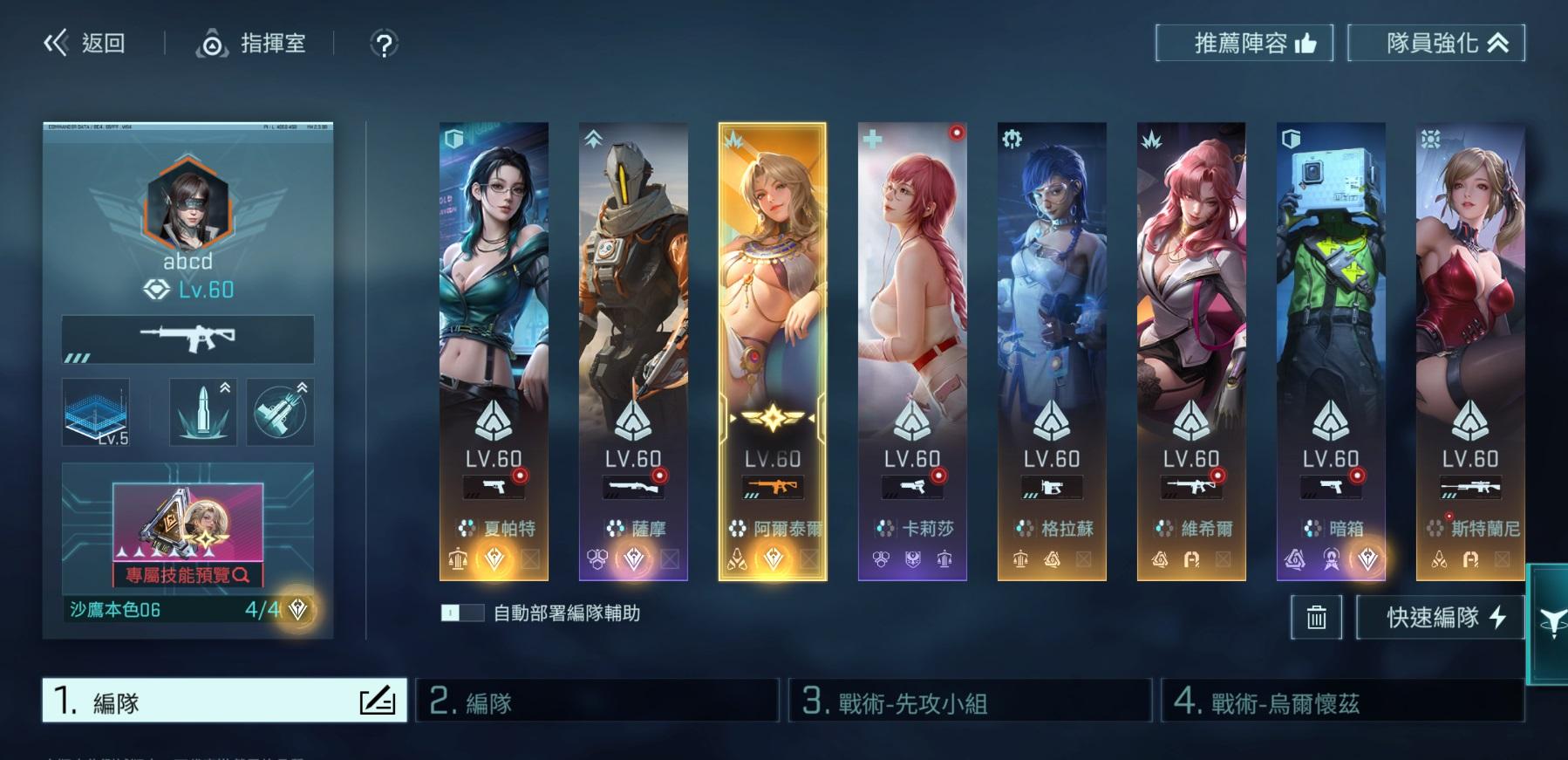Open 專屬技能預覽 exclusive skill preview
Viewport: 1568px width, 760px height.
coord(187,575)
